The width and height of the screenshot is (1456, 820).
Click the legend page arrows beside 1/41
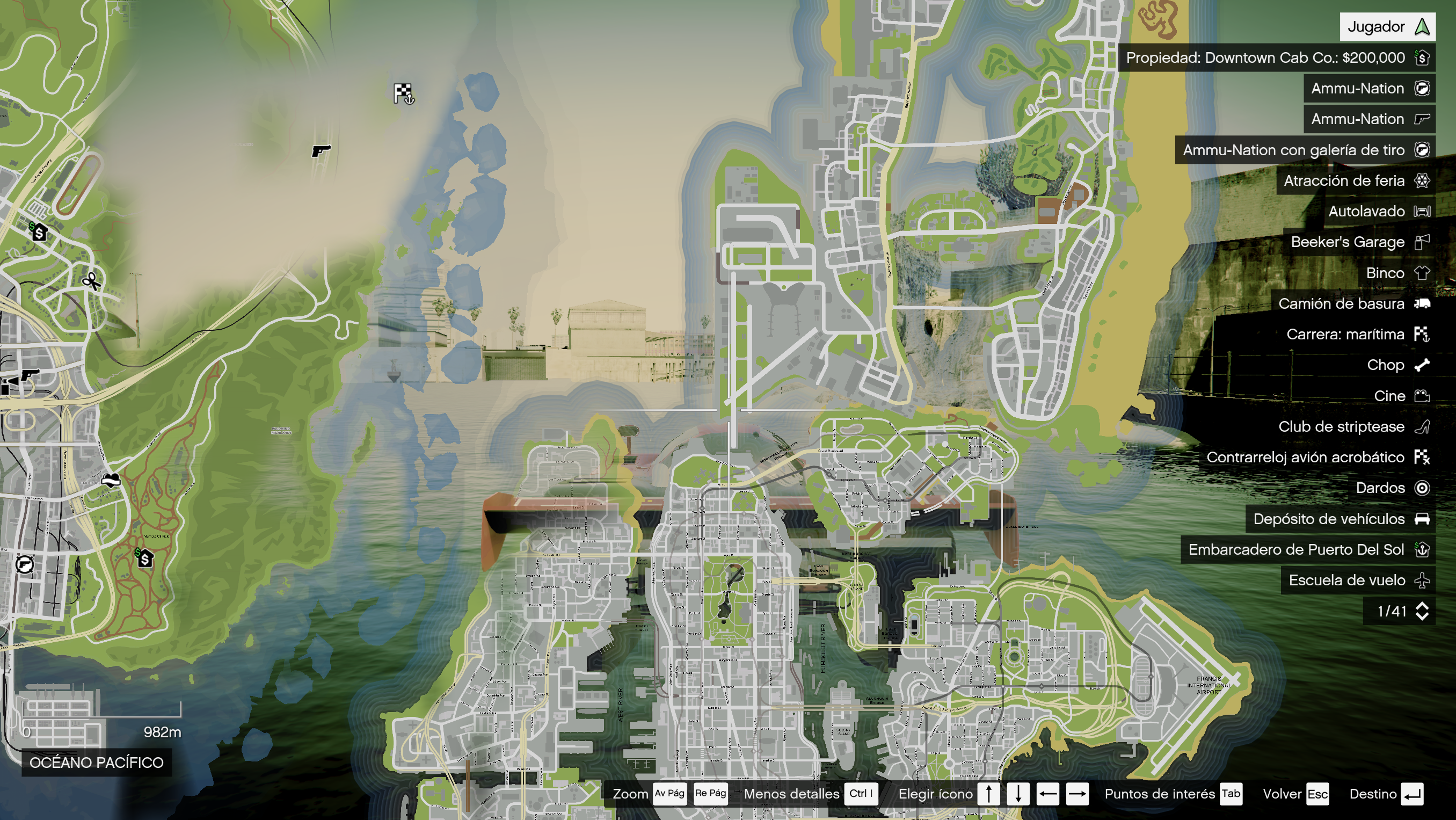point(1422,611)
